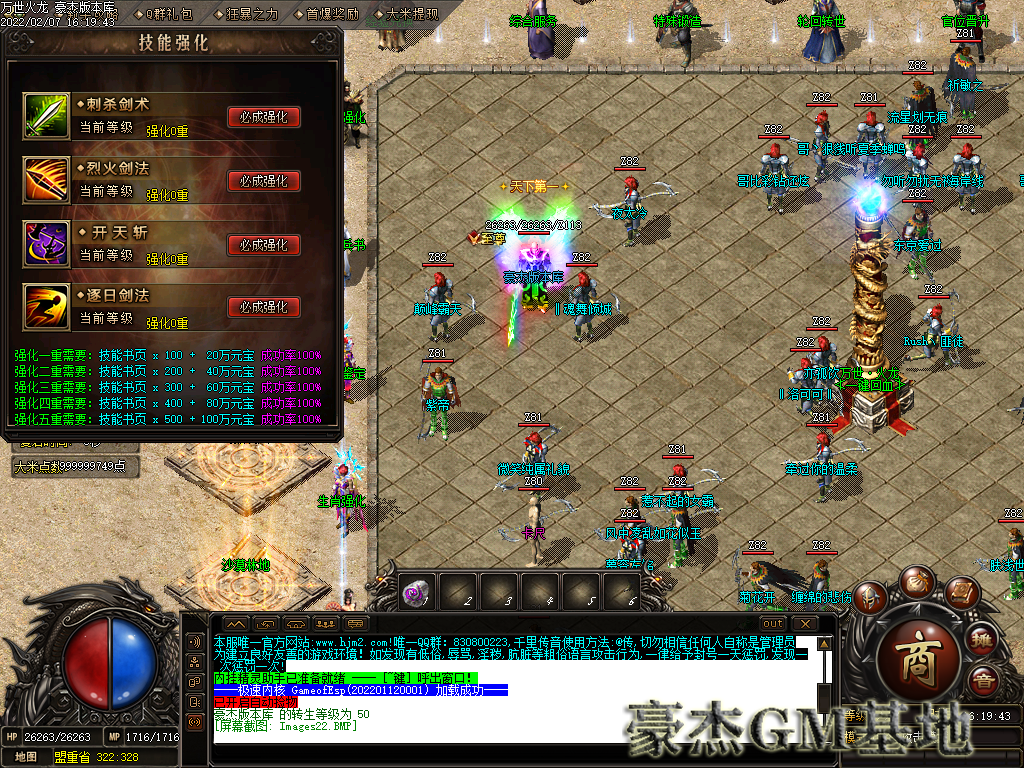Toggle sound with the 音 button
Image resolution: width=1024 pixels, height=768 pixels.
coord(984,682)
